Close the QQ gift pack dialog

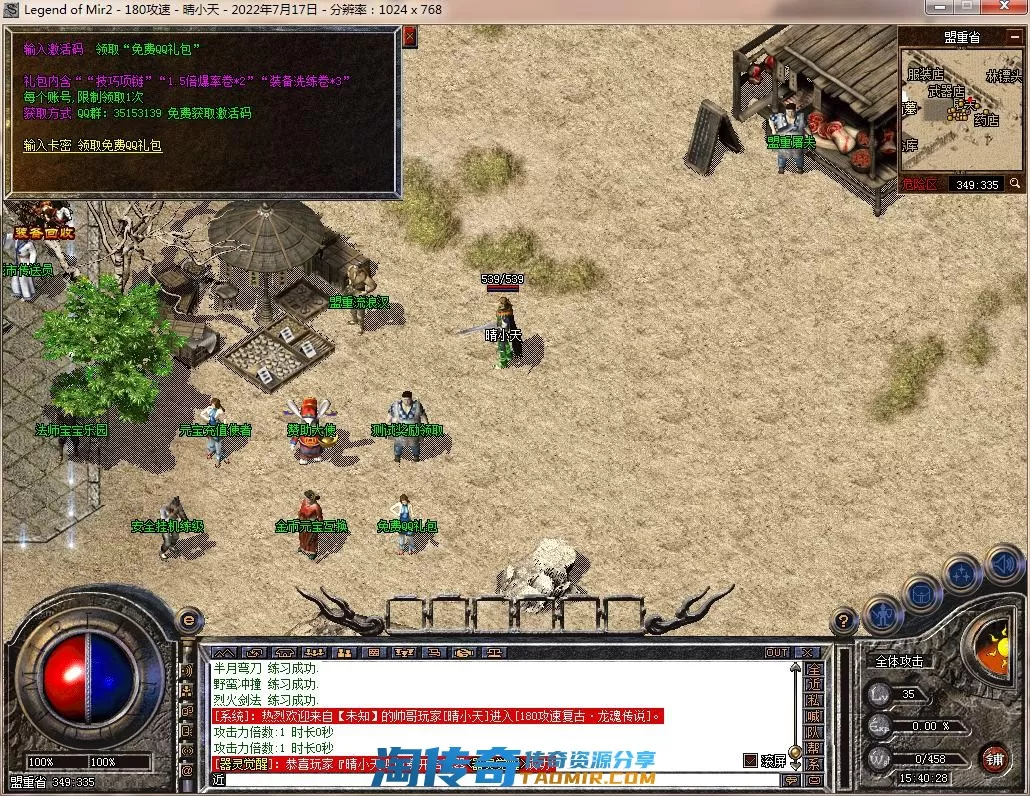tap(409, 37)
